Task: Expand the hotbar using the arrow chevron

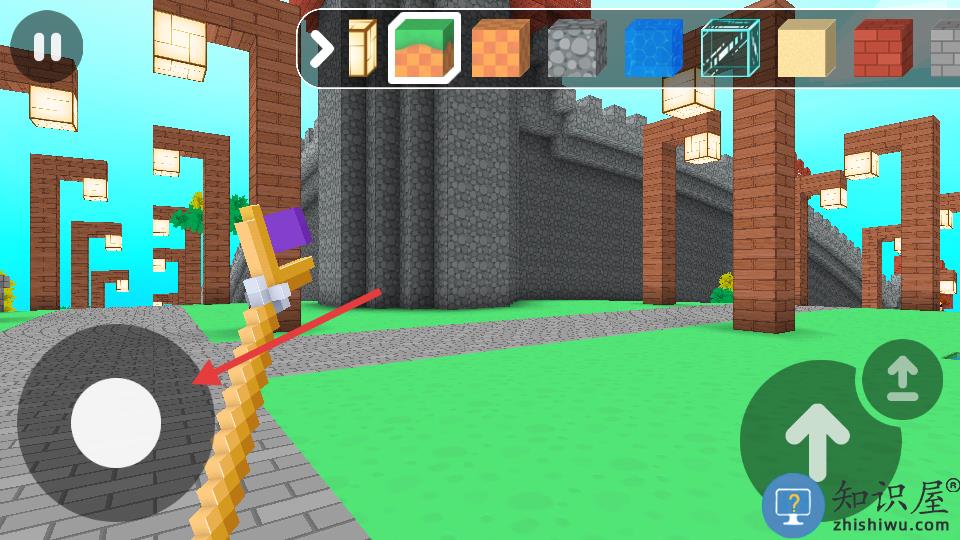Action: (x=321, y=47)
